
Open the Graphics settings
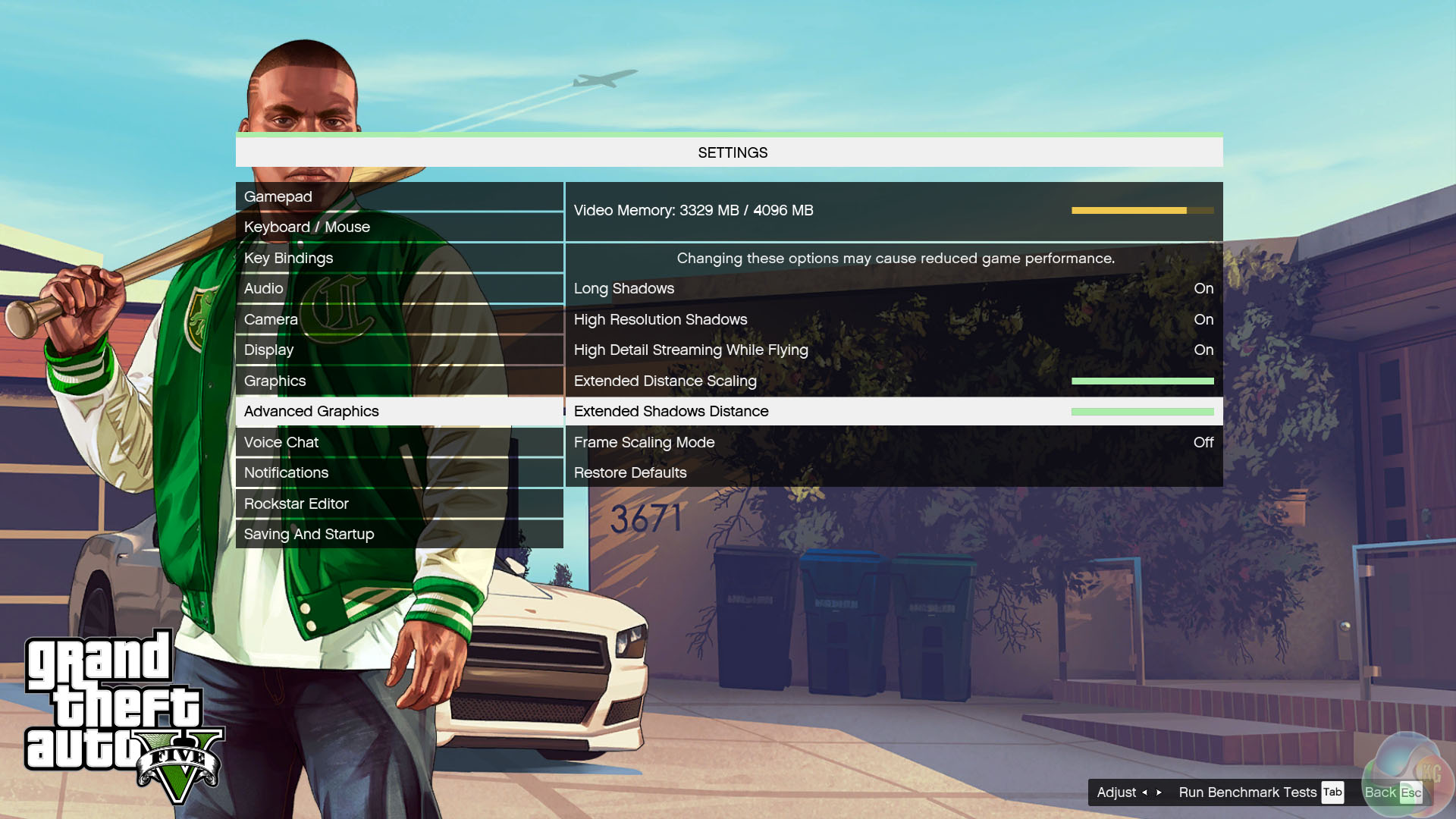pos(399,381)
